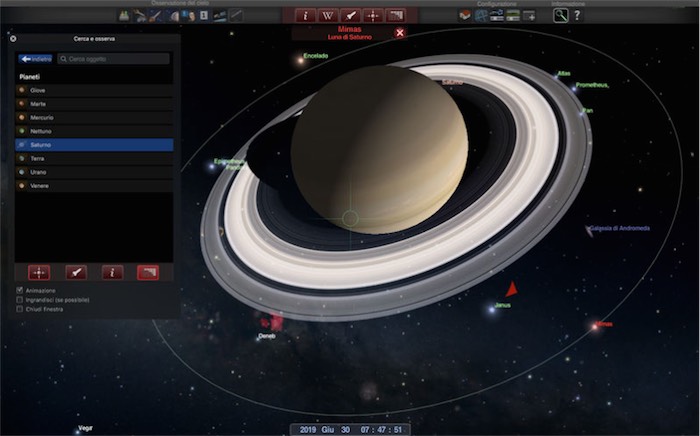Viewport: 700px width, 436px height.
Task: Click the Cerca oggetto search field
Action: (x=113, y=59)
